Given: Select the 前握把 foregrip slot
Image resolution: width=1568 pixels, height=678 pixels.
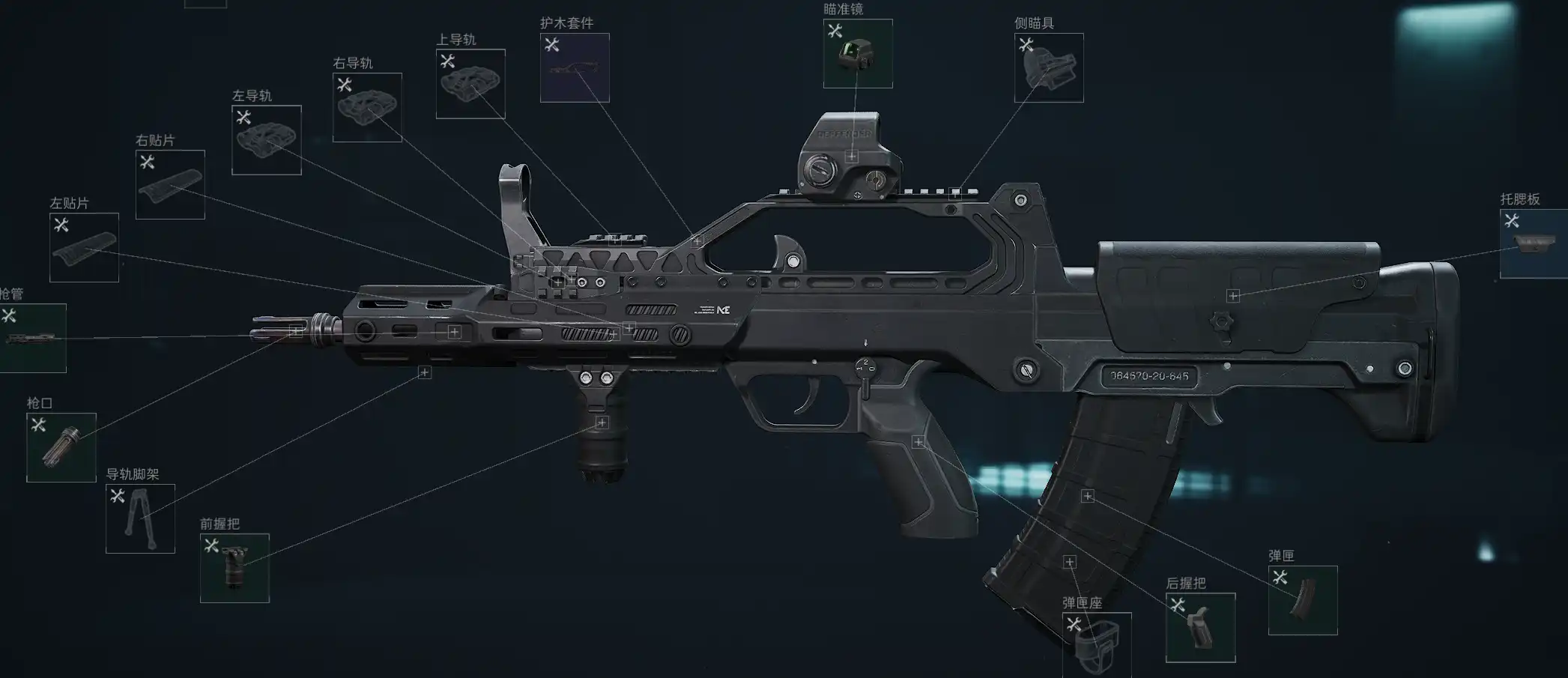Looking at the screenshot, I should [x=234, y=569].
